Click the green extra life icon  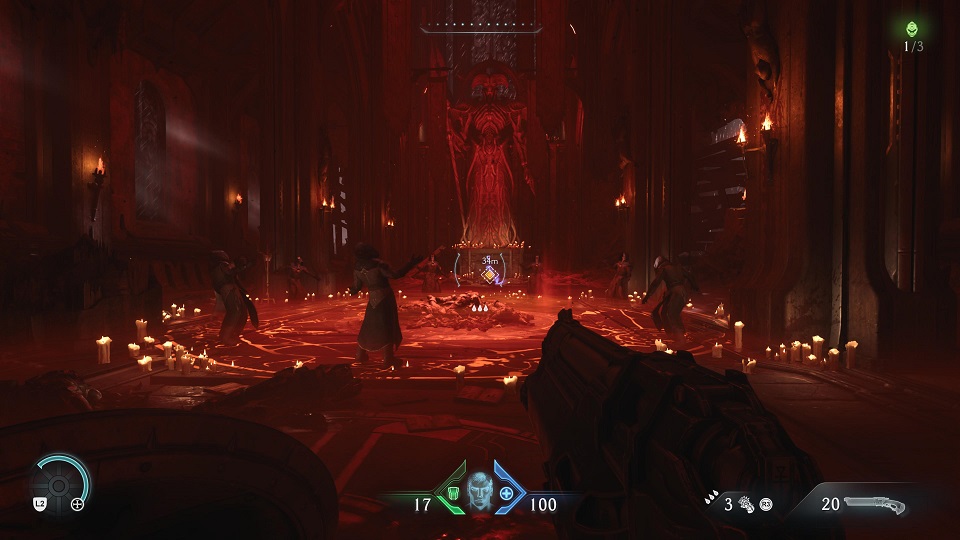912,29
